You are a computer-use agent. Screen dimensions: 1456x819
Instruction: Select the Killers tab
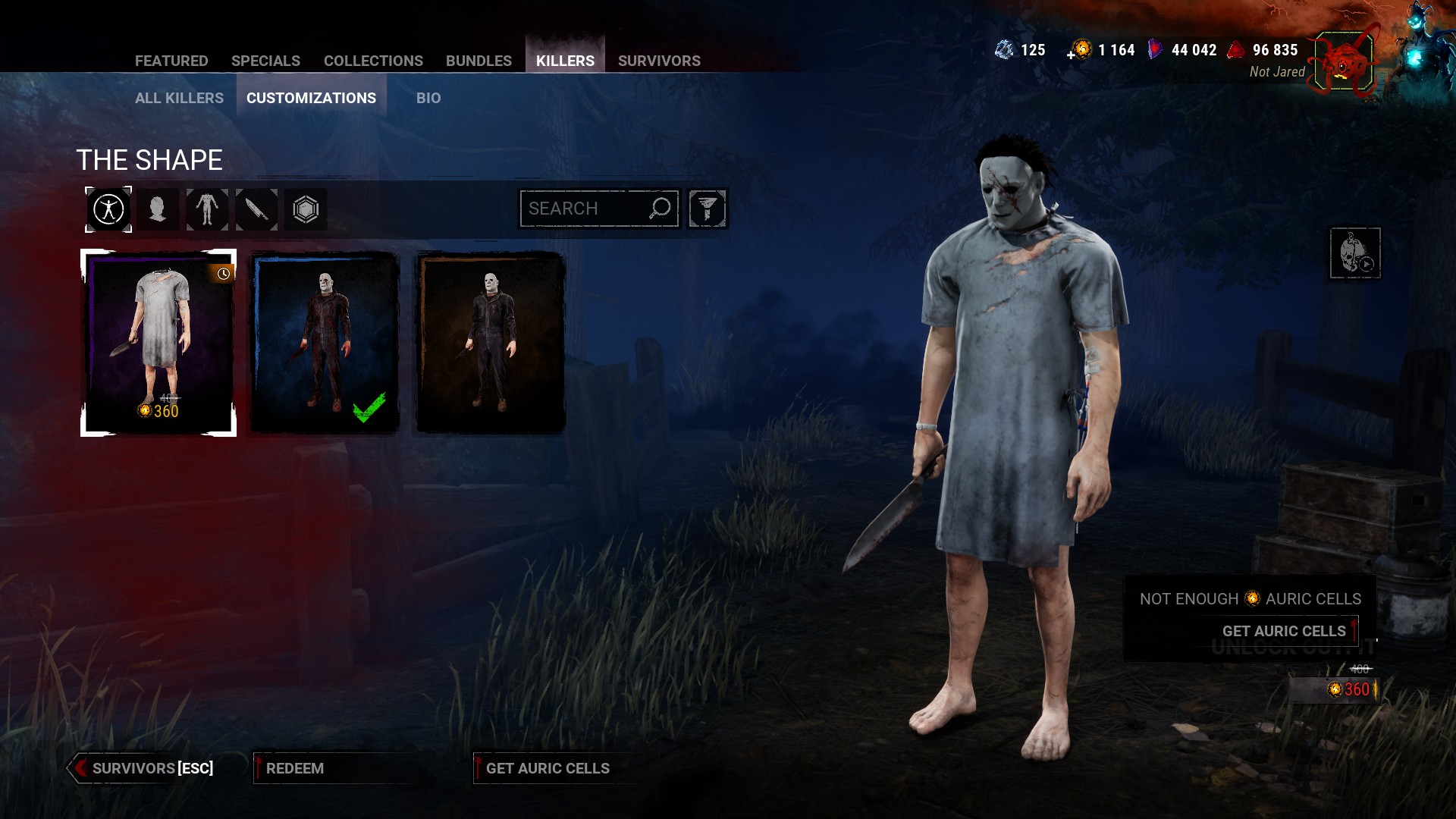tap(565, 61)
